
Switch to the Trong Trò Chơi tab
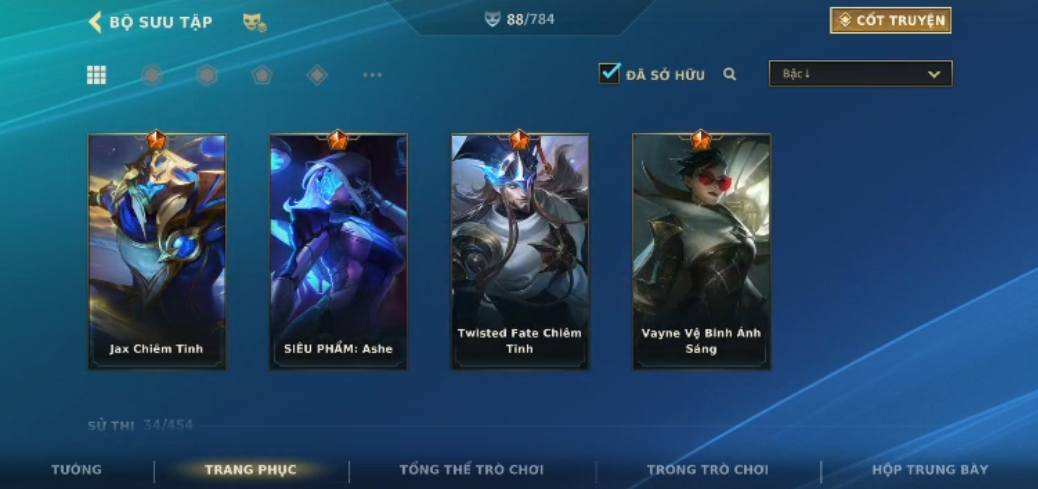(x=707, y=469)
